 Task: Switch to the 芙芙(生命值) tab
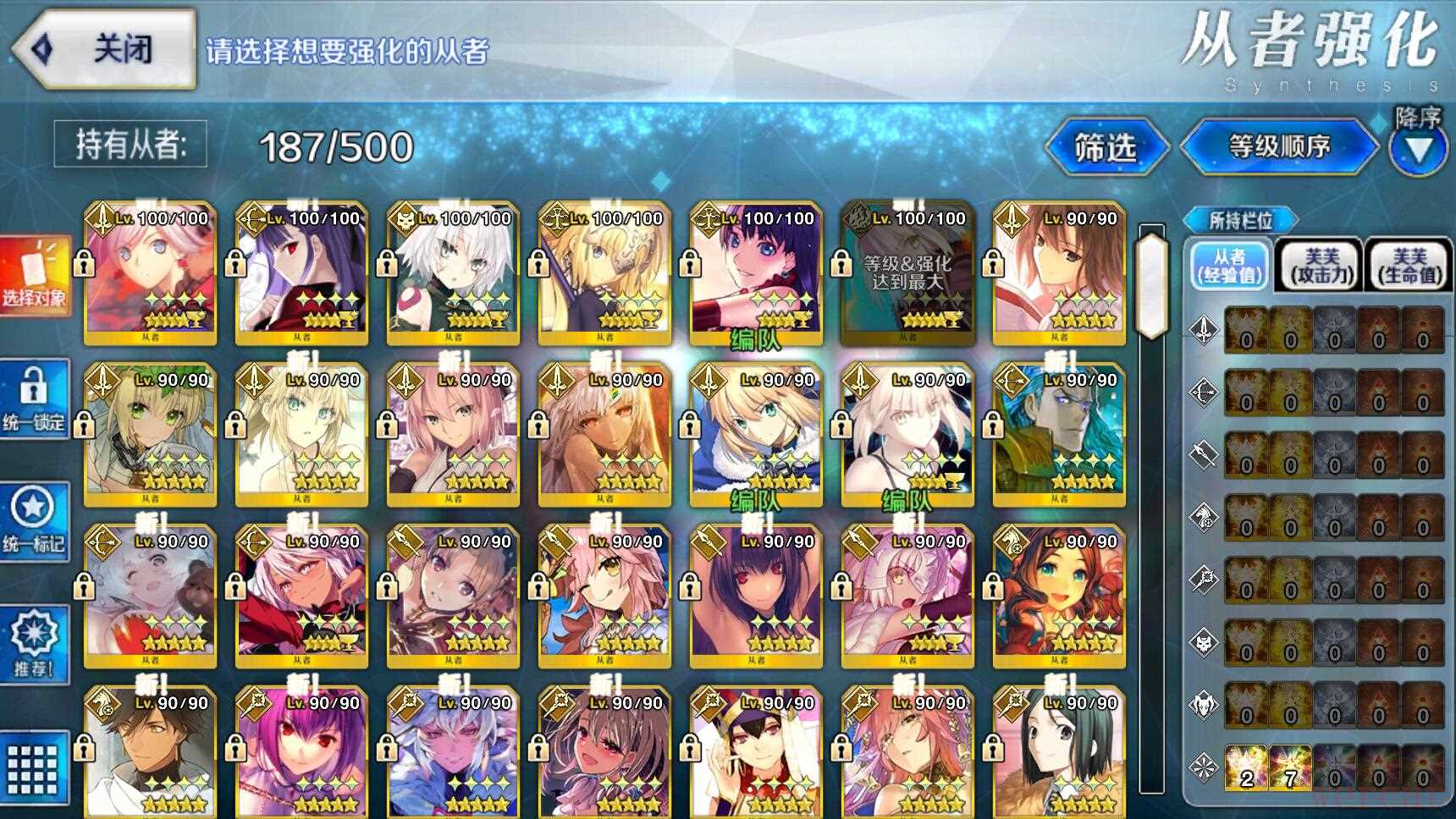pos(1409,266)
